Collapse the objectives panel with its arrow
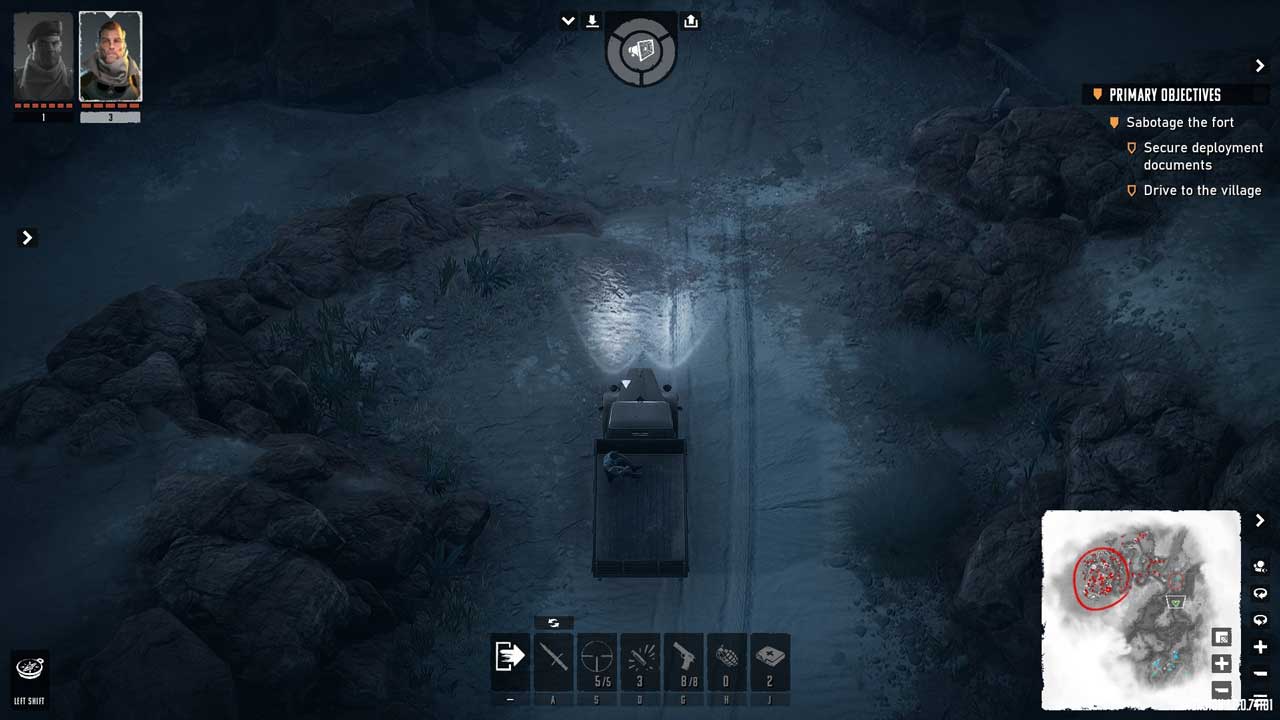The image size is (1280, 720). [x=1260, y=66]
